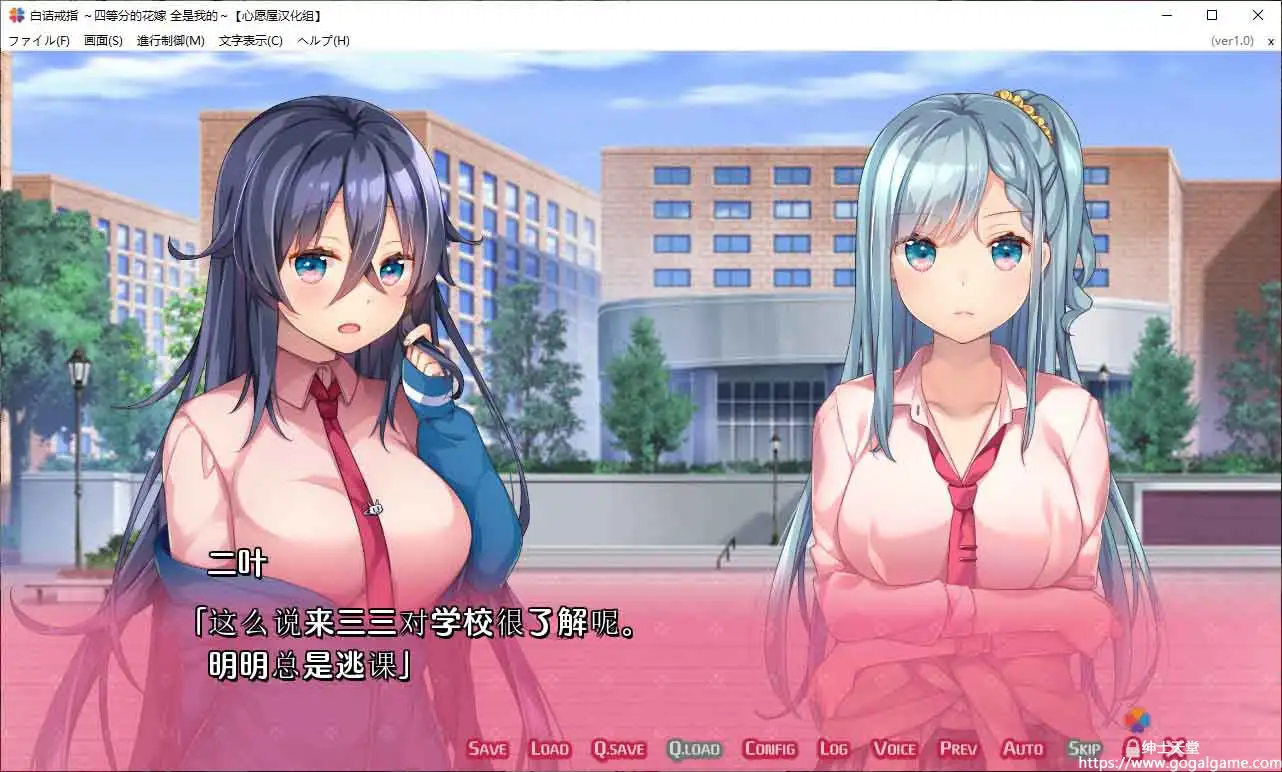Click the SAVE button to save progress

(487, 748)
